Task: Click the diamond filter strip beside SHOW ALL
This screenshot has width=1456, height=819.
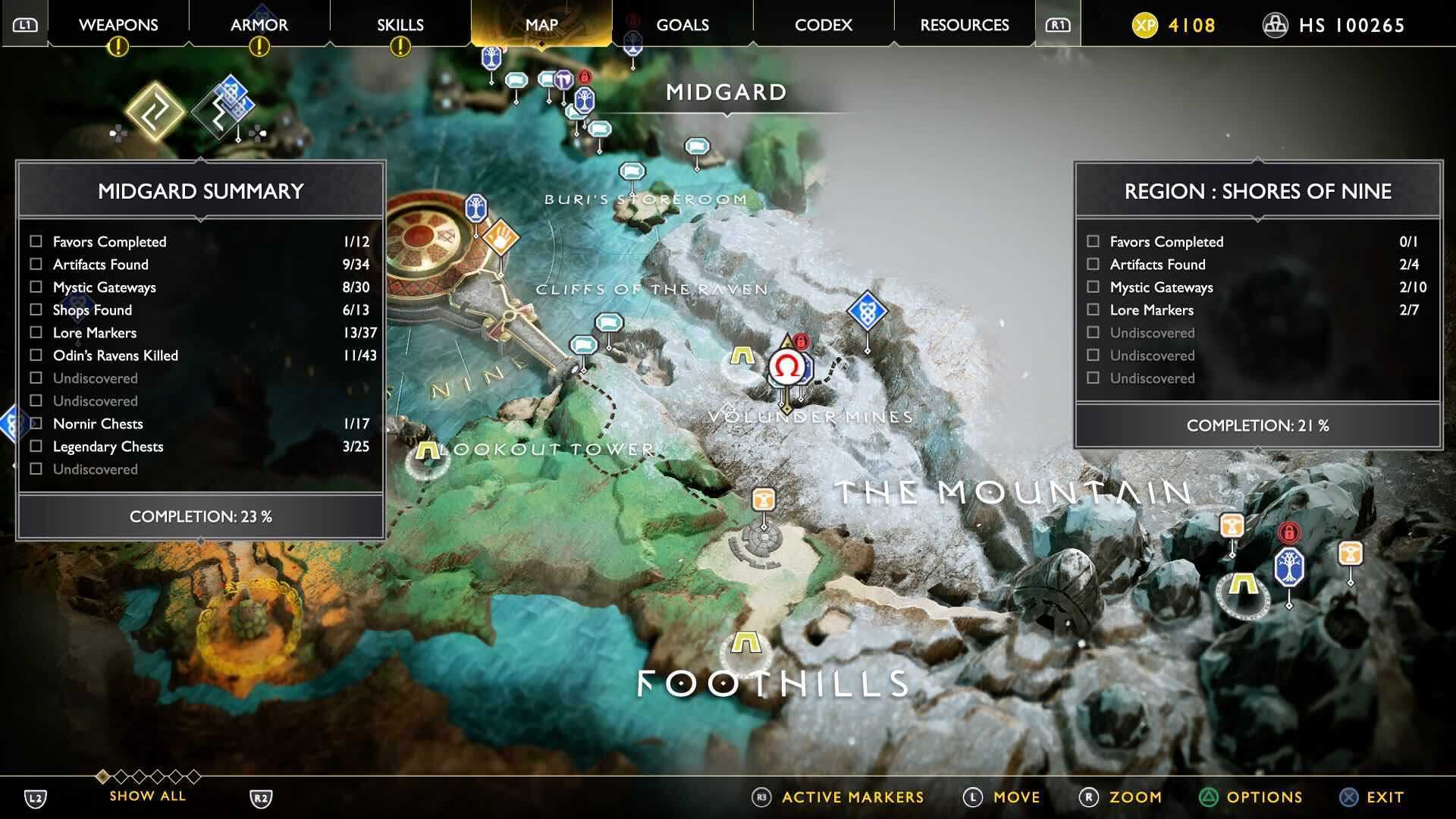Action: 149,778
